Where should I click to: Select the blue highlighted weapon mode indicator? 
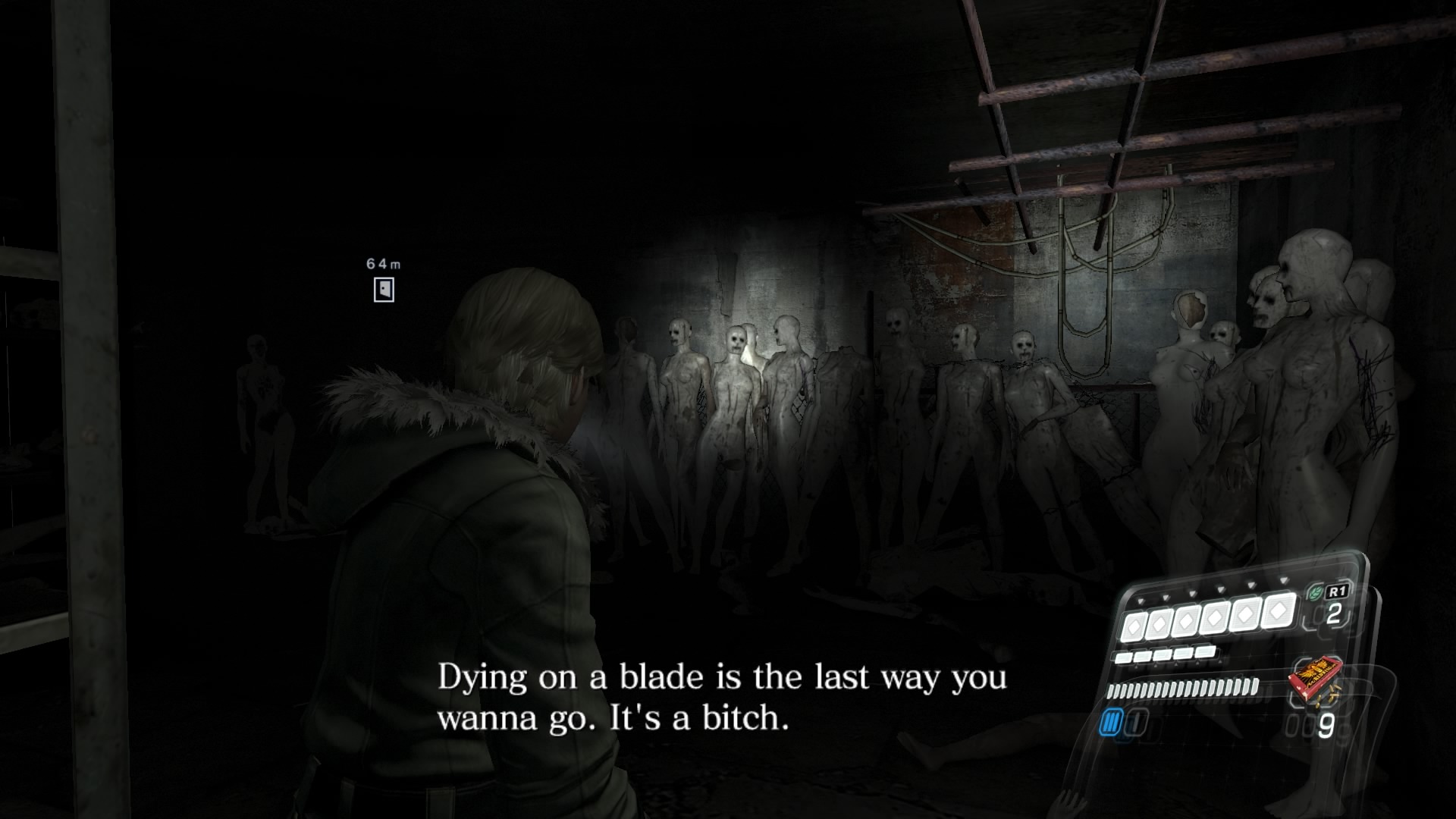coord(1111,723)
